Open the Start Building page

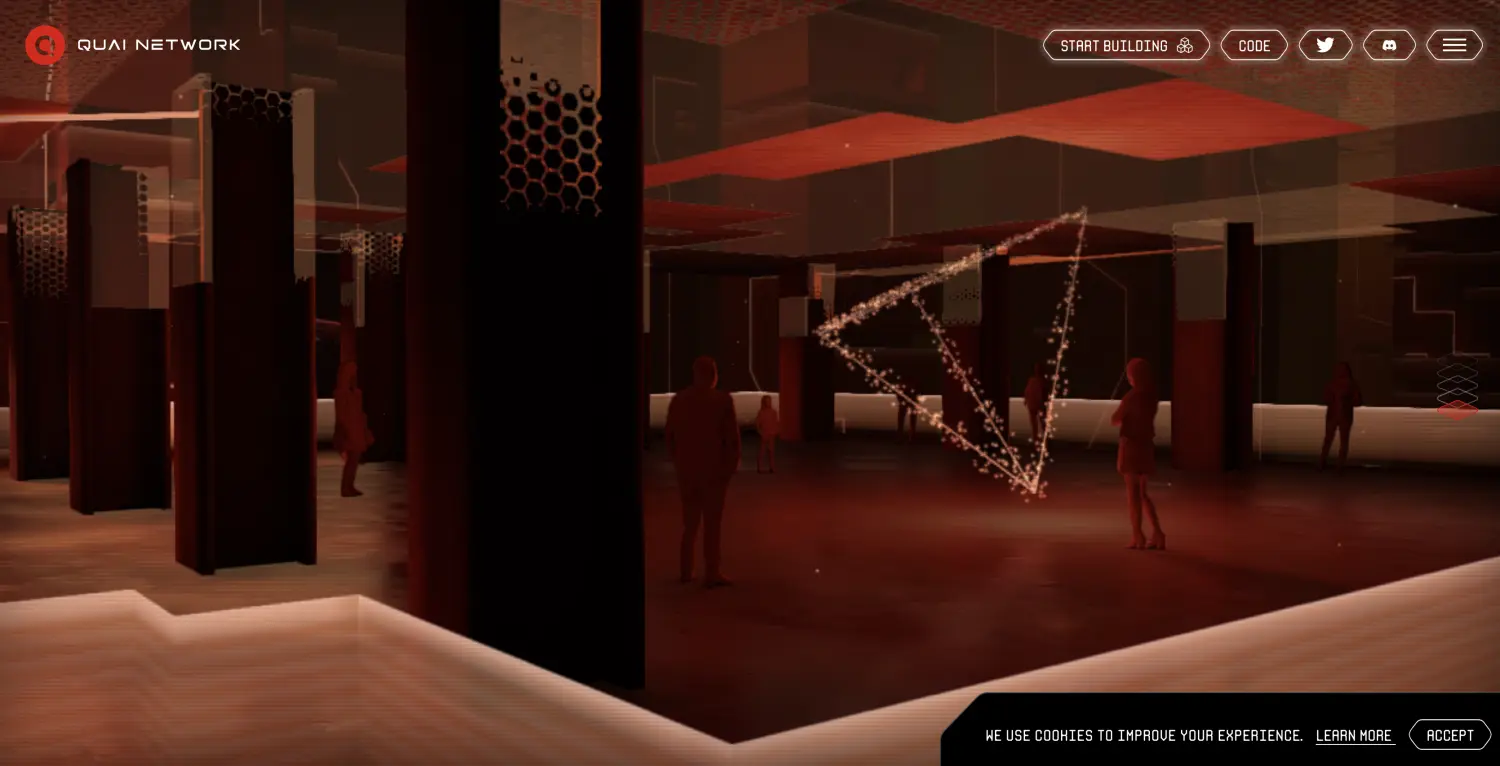tap(1126, 46)
